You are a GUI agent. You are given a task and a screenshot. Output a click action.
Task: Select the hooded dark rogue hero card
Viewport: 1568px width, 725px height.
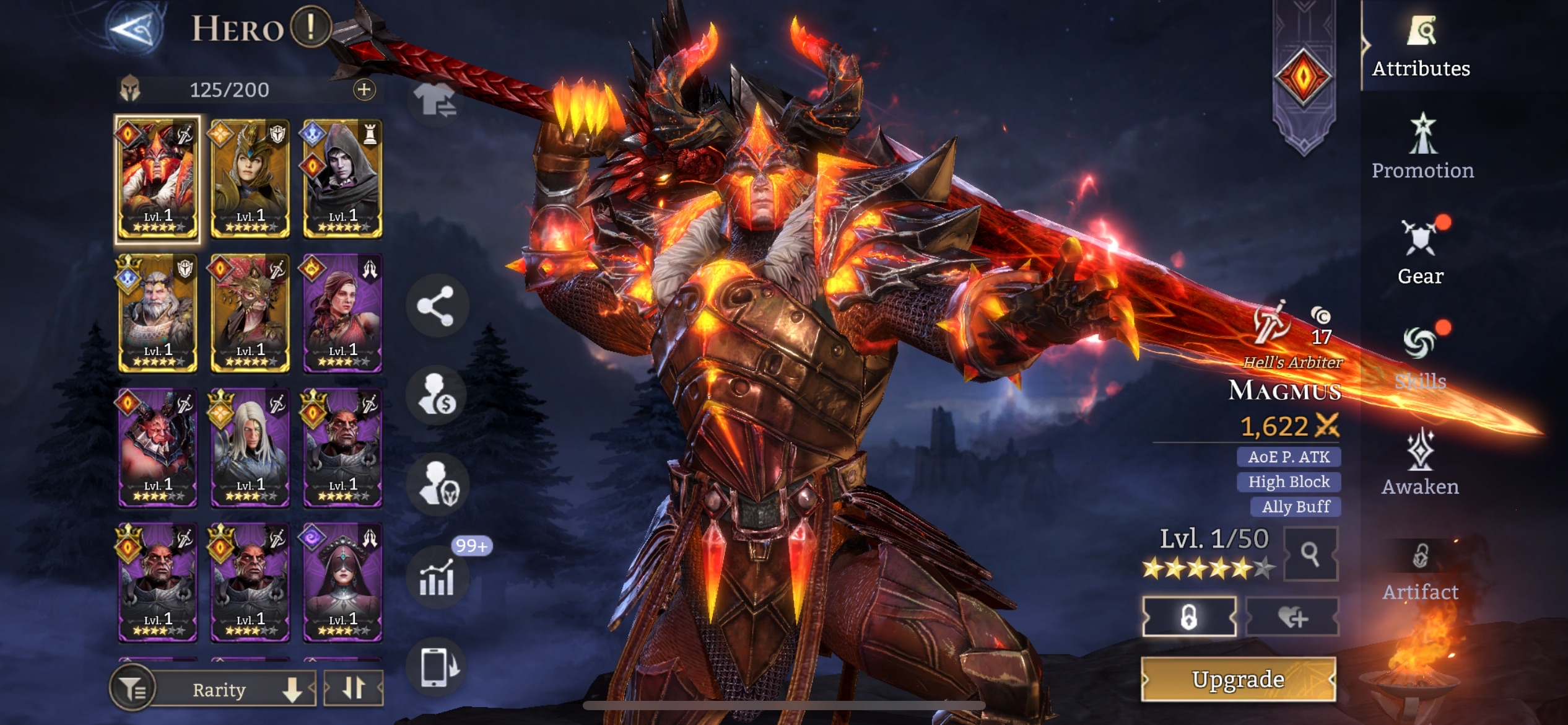coord(342,178)
